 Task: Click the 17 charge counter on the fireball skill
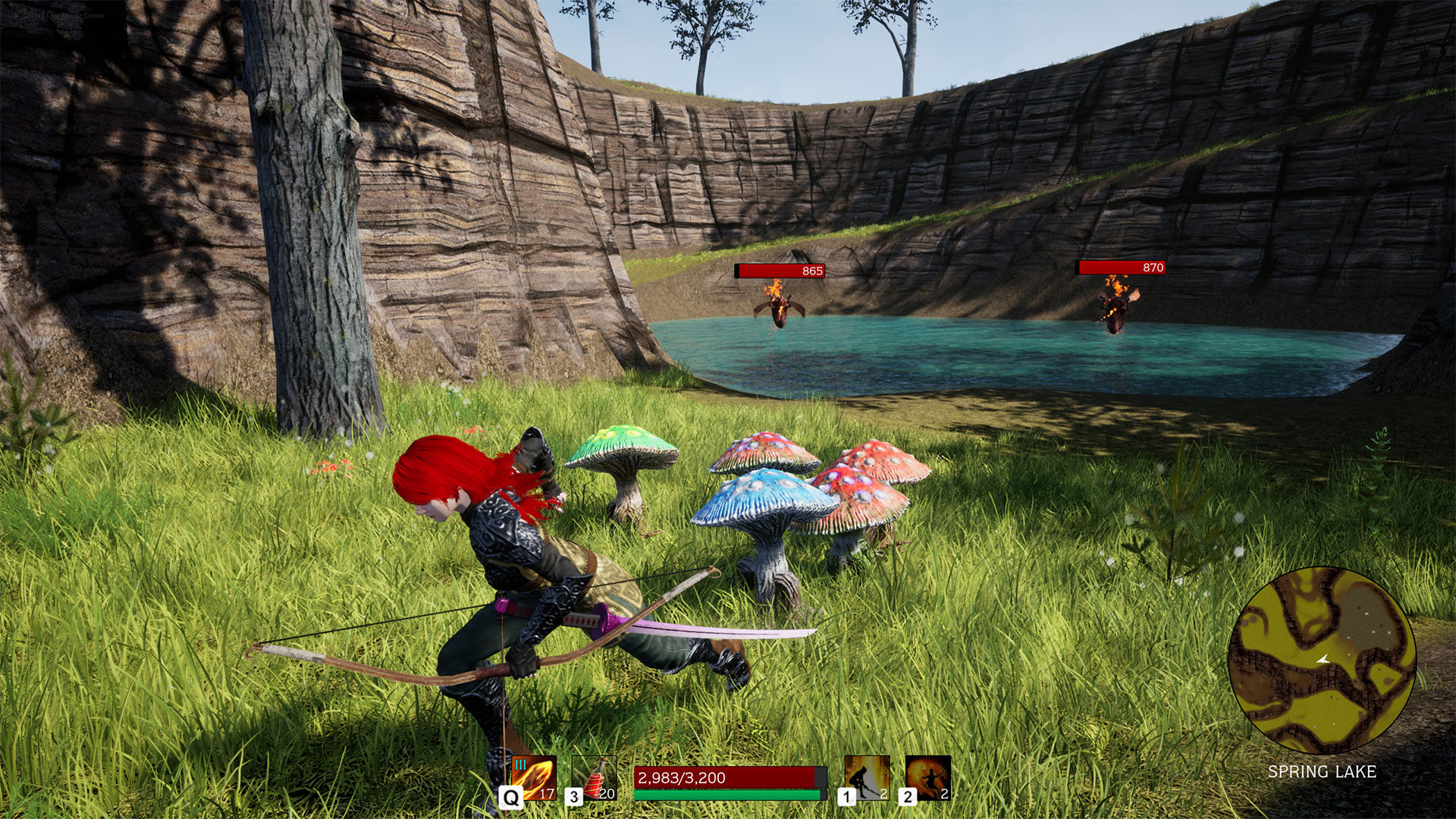(548, 792)
